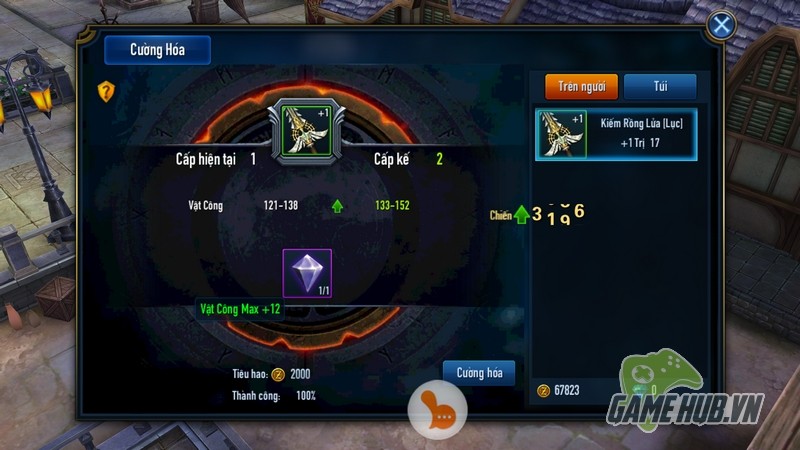The image size is (800, 450).
Task: Open the orange chat bubble button
Action: [x=432, y=405]
